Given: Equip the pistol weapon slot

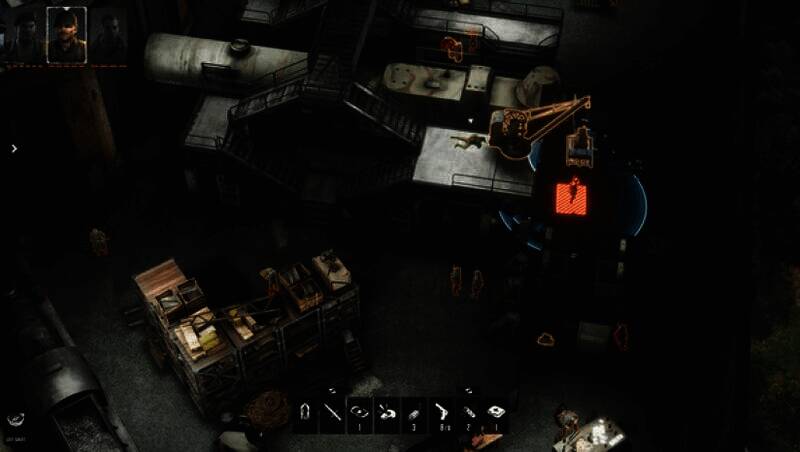Looking at the screenshot, I should [440, 411].
